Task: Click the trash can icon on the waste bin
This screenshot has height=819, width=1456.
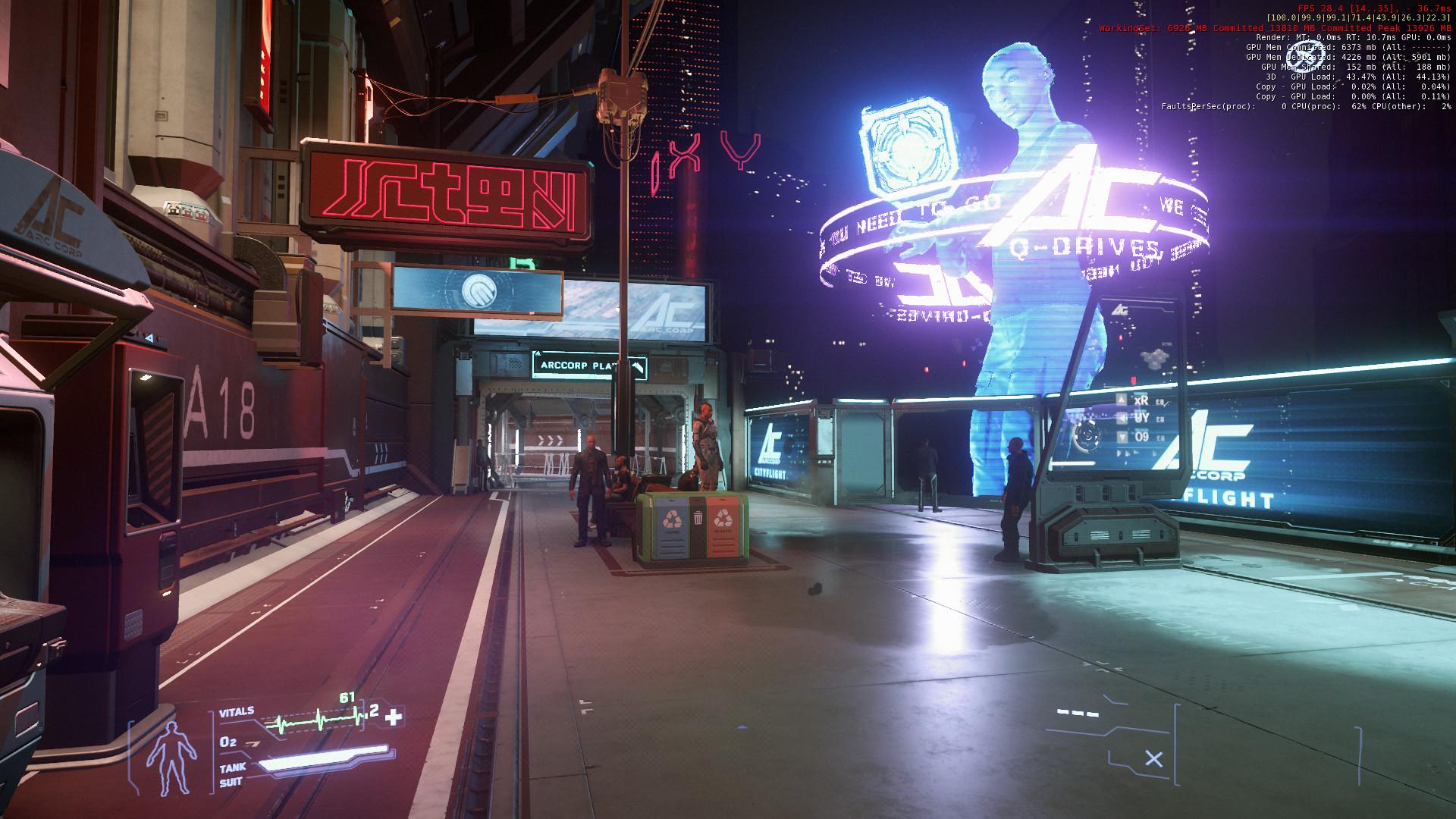Action: (x=698, y=518)
